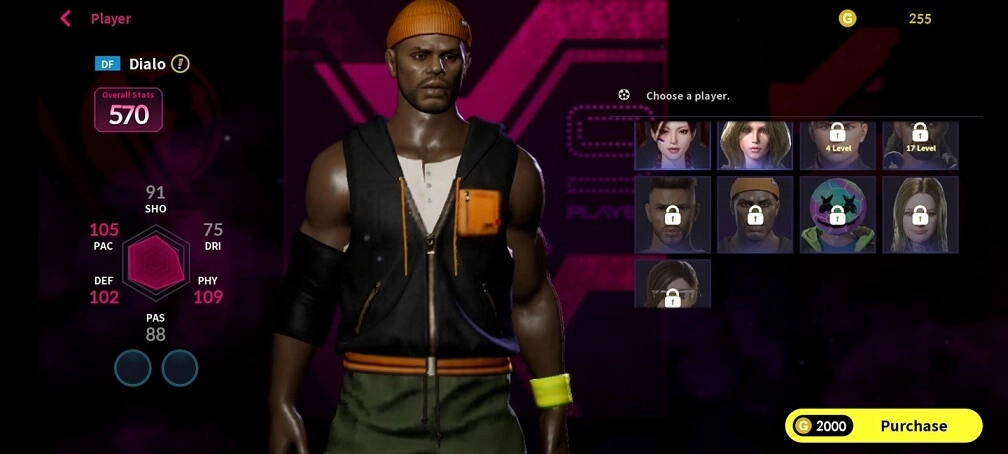Choose the blonde wavy-haired woman portrait

[x=755, y=145]
